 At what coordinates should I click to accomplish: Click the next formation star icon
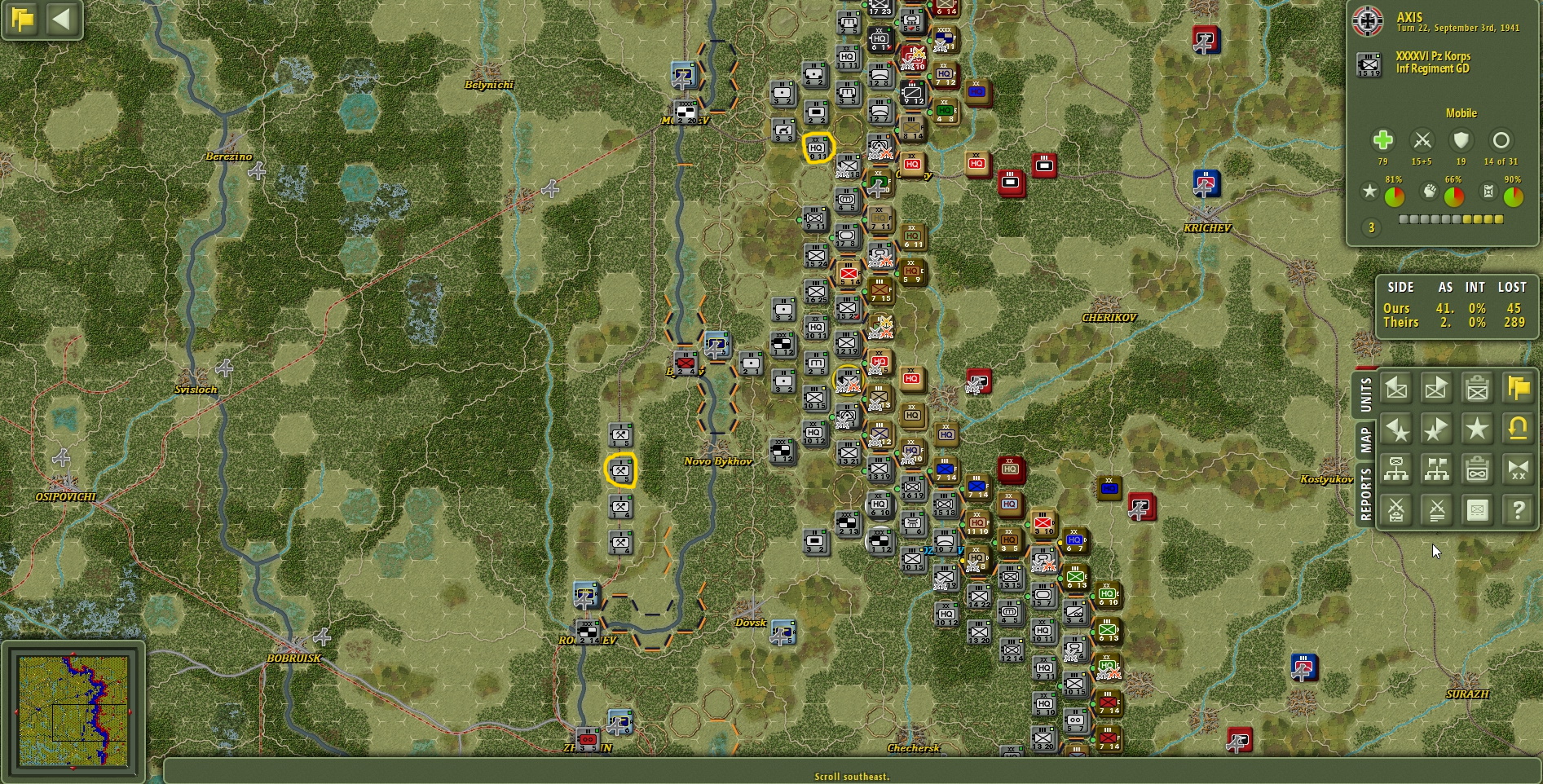pos(1436,429)
